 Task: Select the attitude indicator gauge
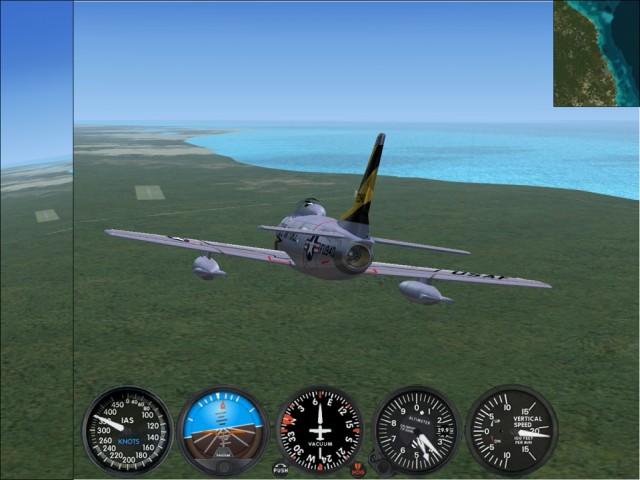pos(223,430)
